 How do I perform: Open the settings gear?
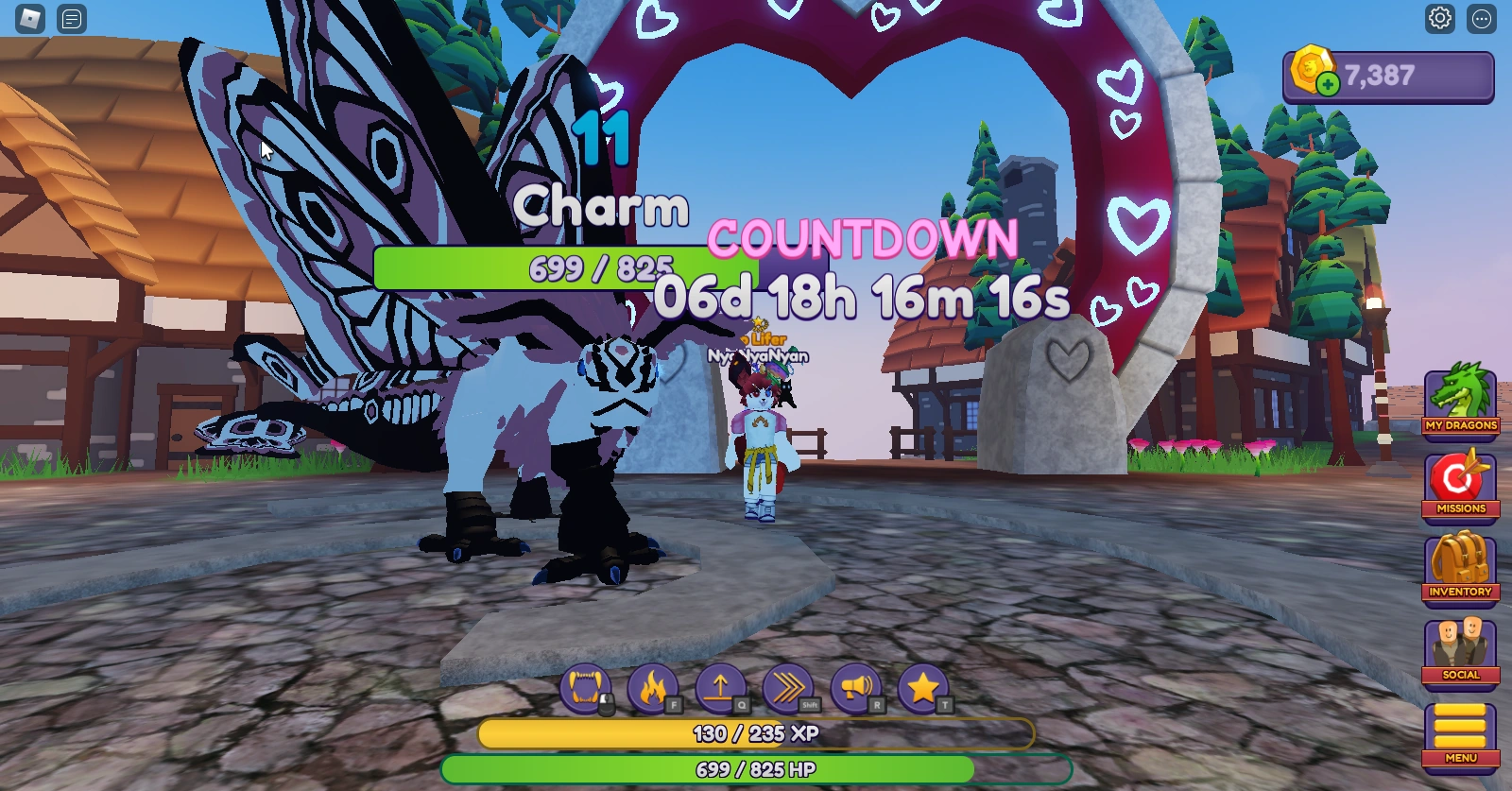pyautogui.click(x=1439, y=18)
